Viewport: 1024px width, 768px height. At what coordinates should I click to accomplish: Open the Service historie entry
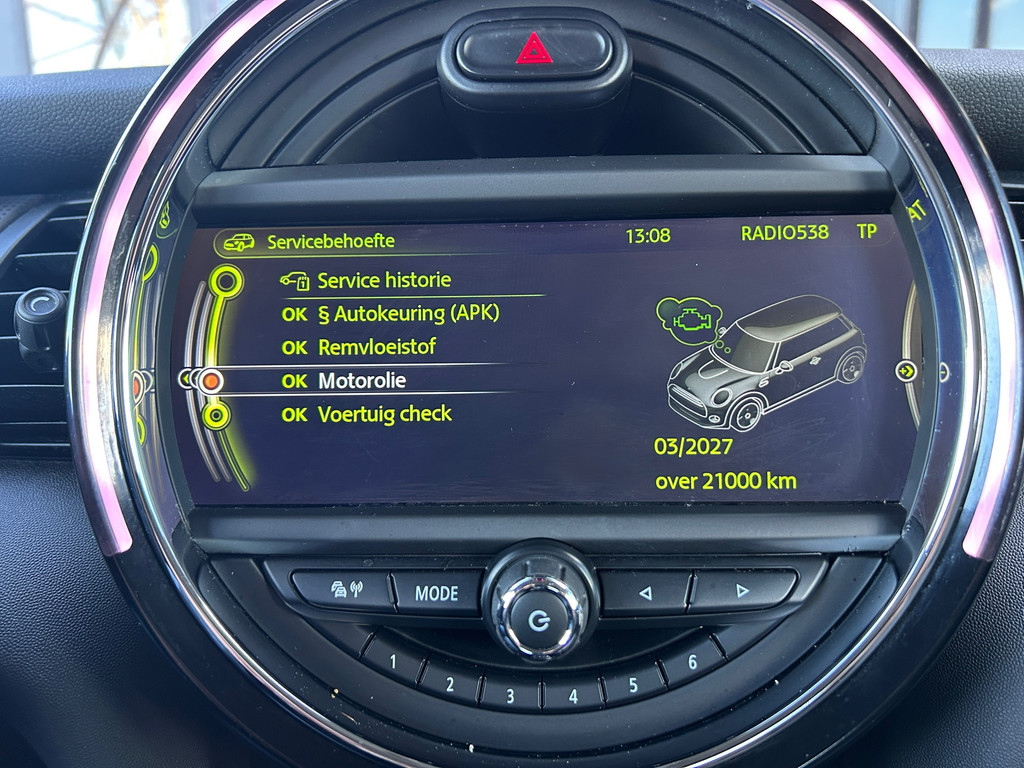point(383,281)
